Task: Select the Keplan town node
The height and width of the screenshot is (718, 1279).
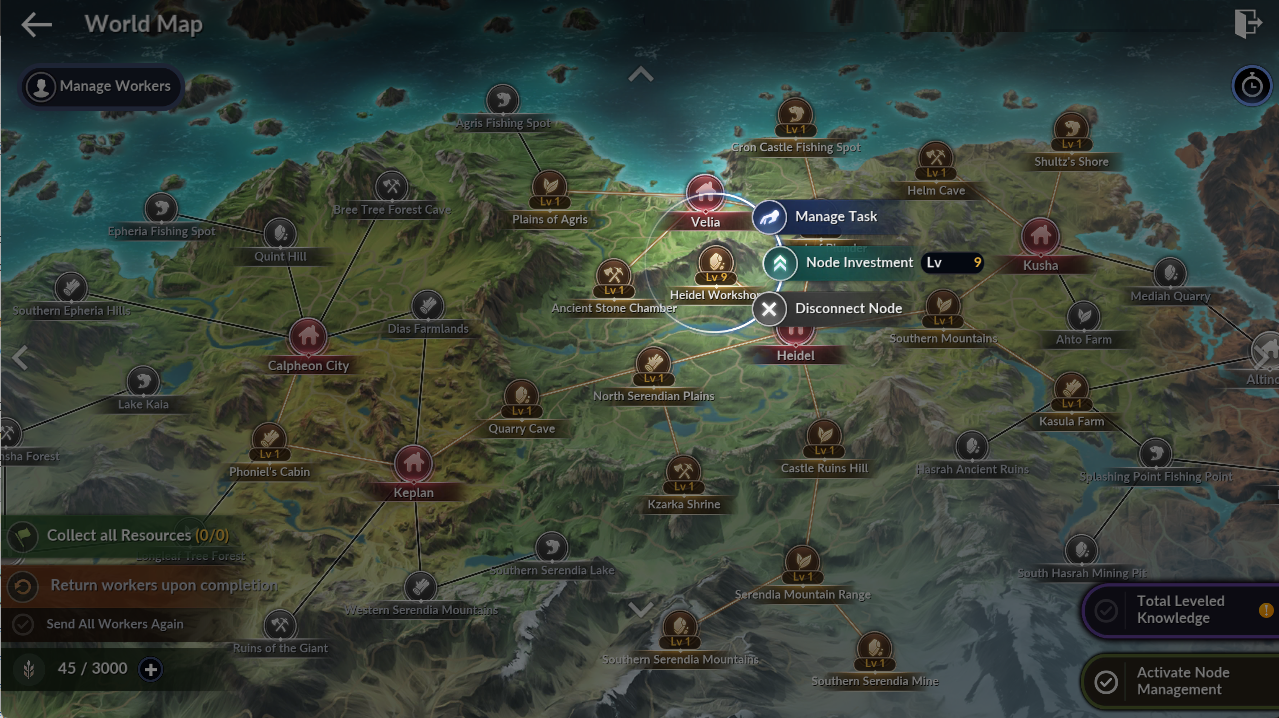Action: pos(413,463)
